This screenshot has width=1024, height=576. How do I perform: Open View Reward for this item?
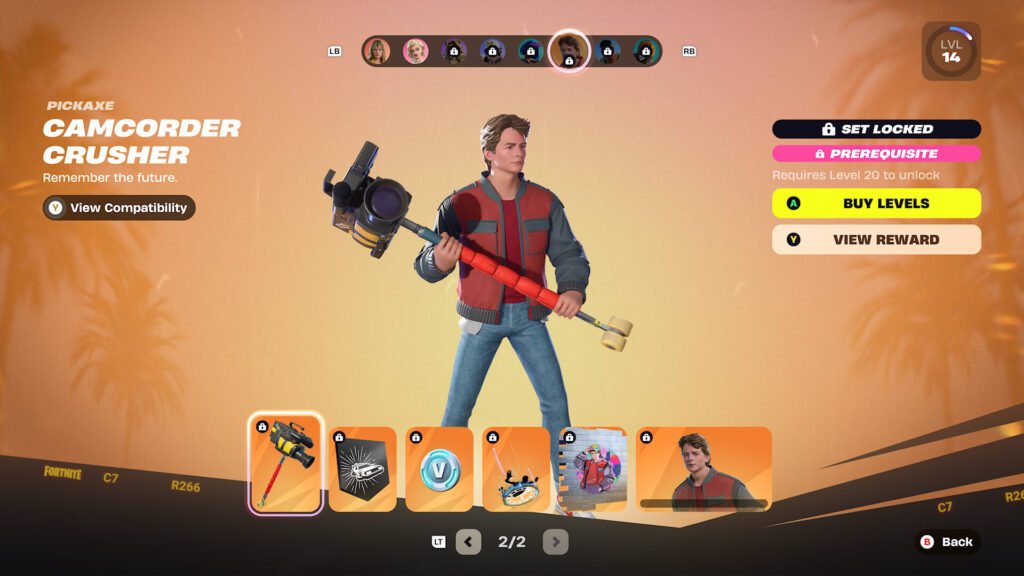[876, 240]
